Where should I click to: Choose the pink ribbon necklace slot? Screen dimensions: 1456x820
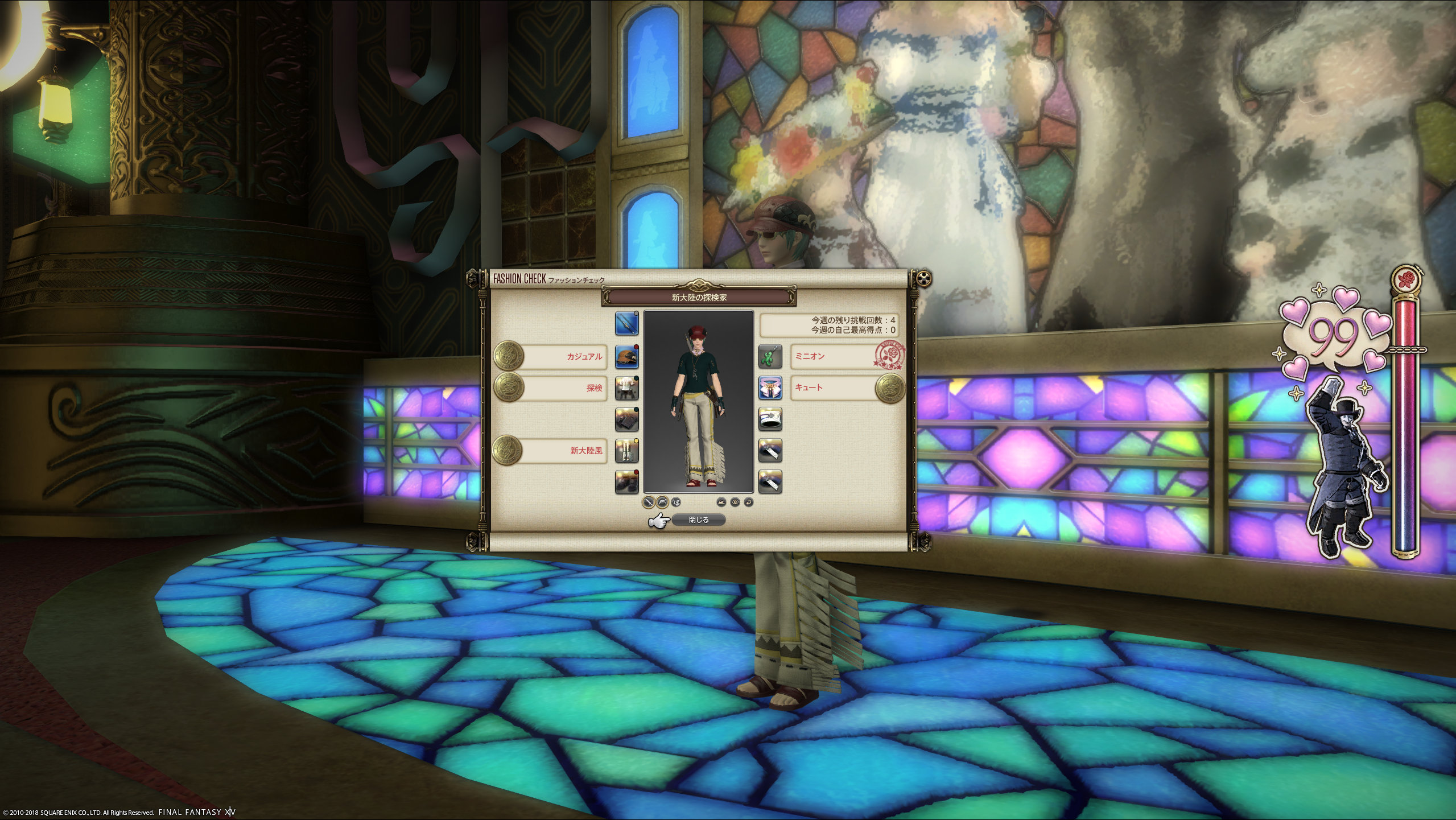[x=770, y=388]
